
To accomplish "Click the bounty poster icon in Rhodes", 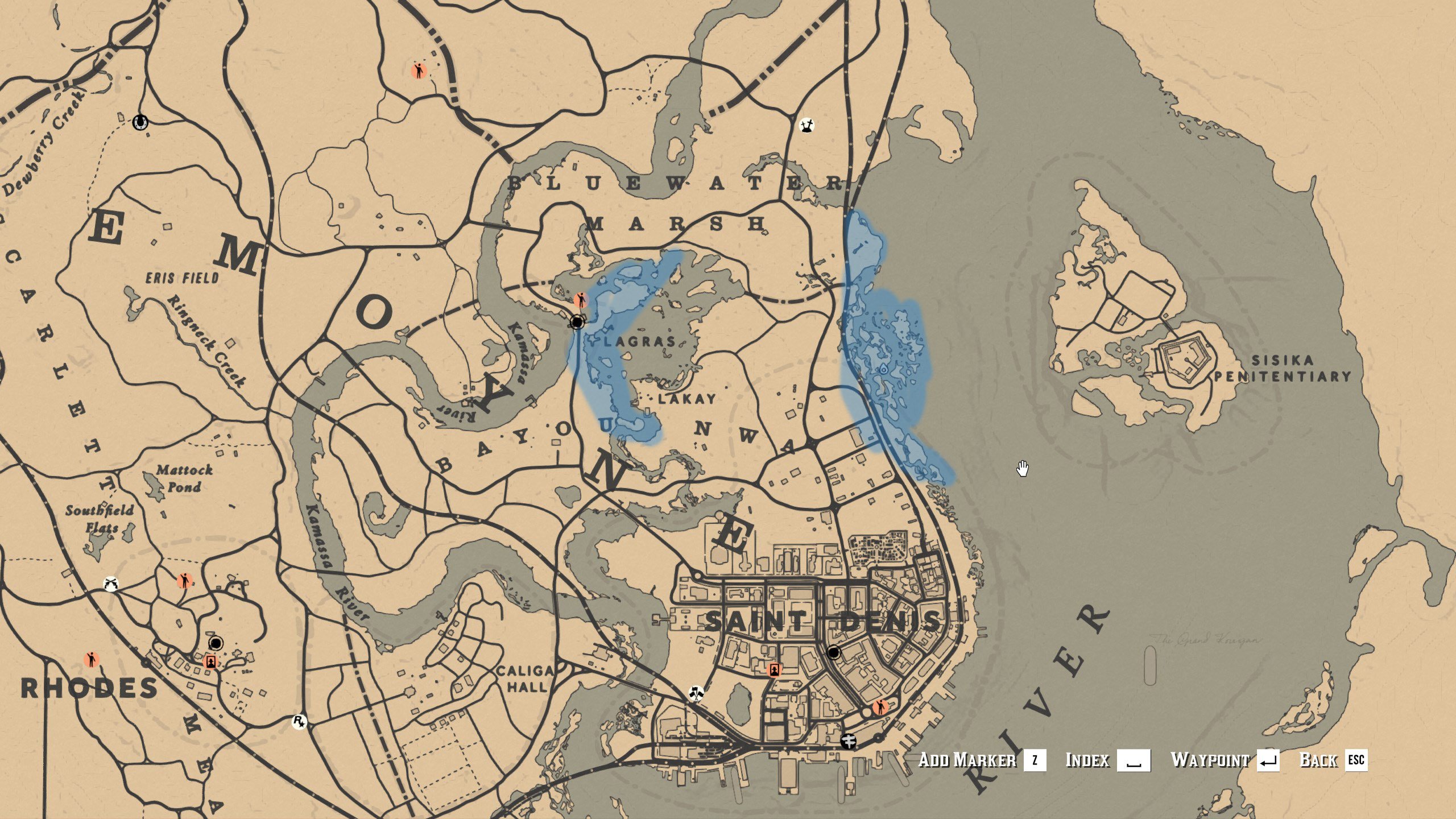I will tap(210, 663).
